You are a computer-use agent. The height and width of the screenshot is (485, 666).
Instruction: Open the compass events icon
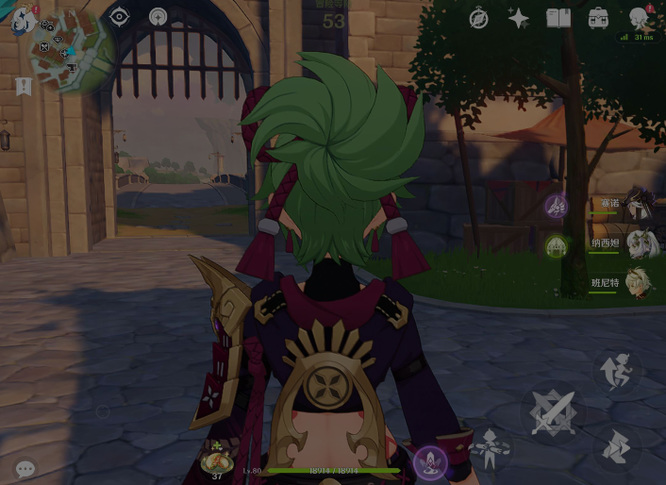(x=479, y=19)
